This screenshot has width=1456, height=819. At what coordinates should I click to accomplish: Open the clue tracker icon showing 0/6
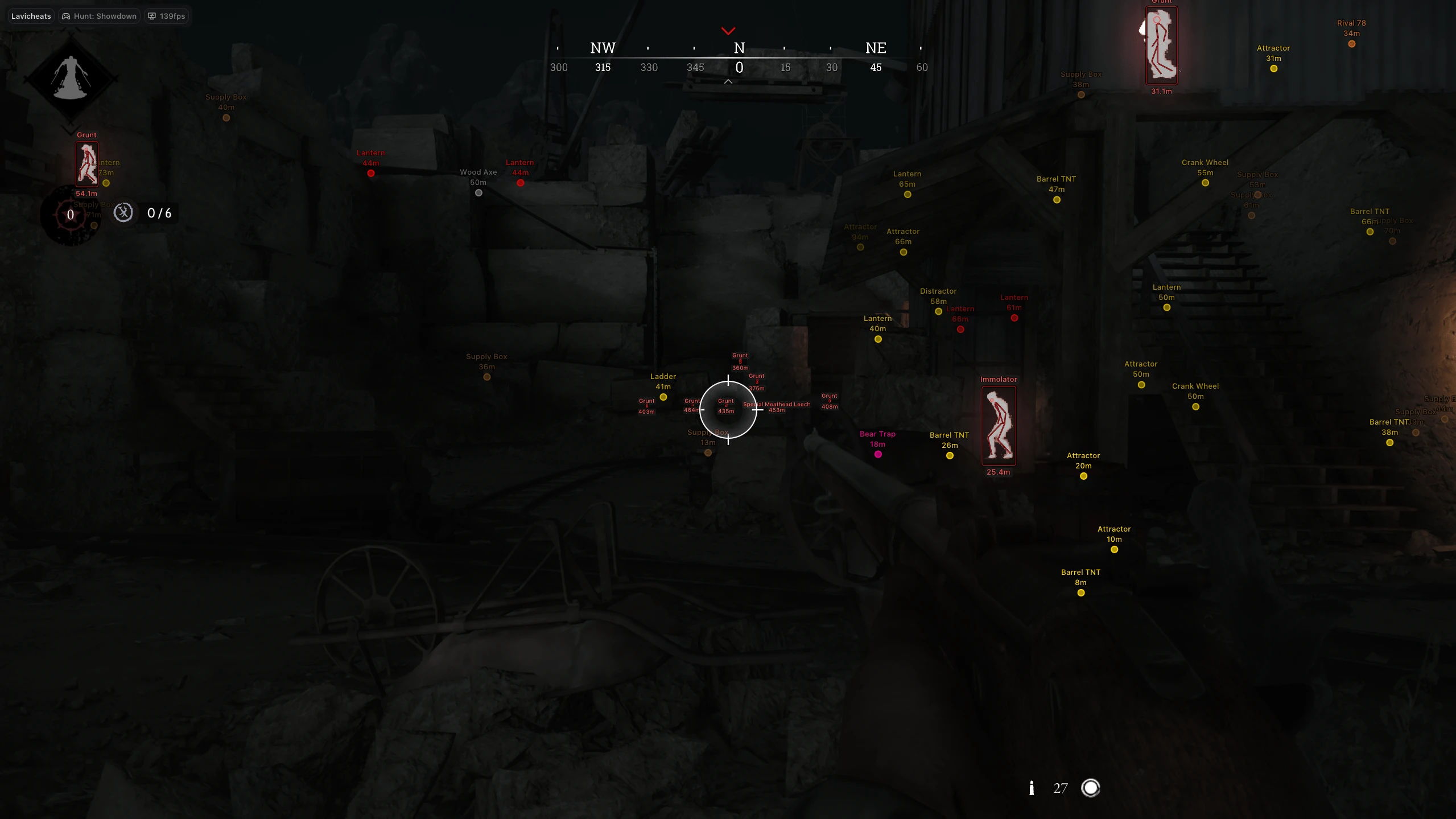123,213
